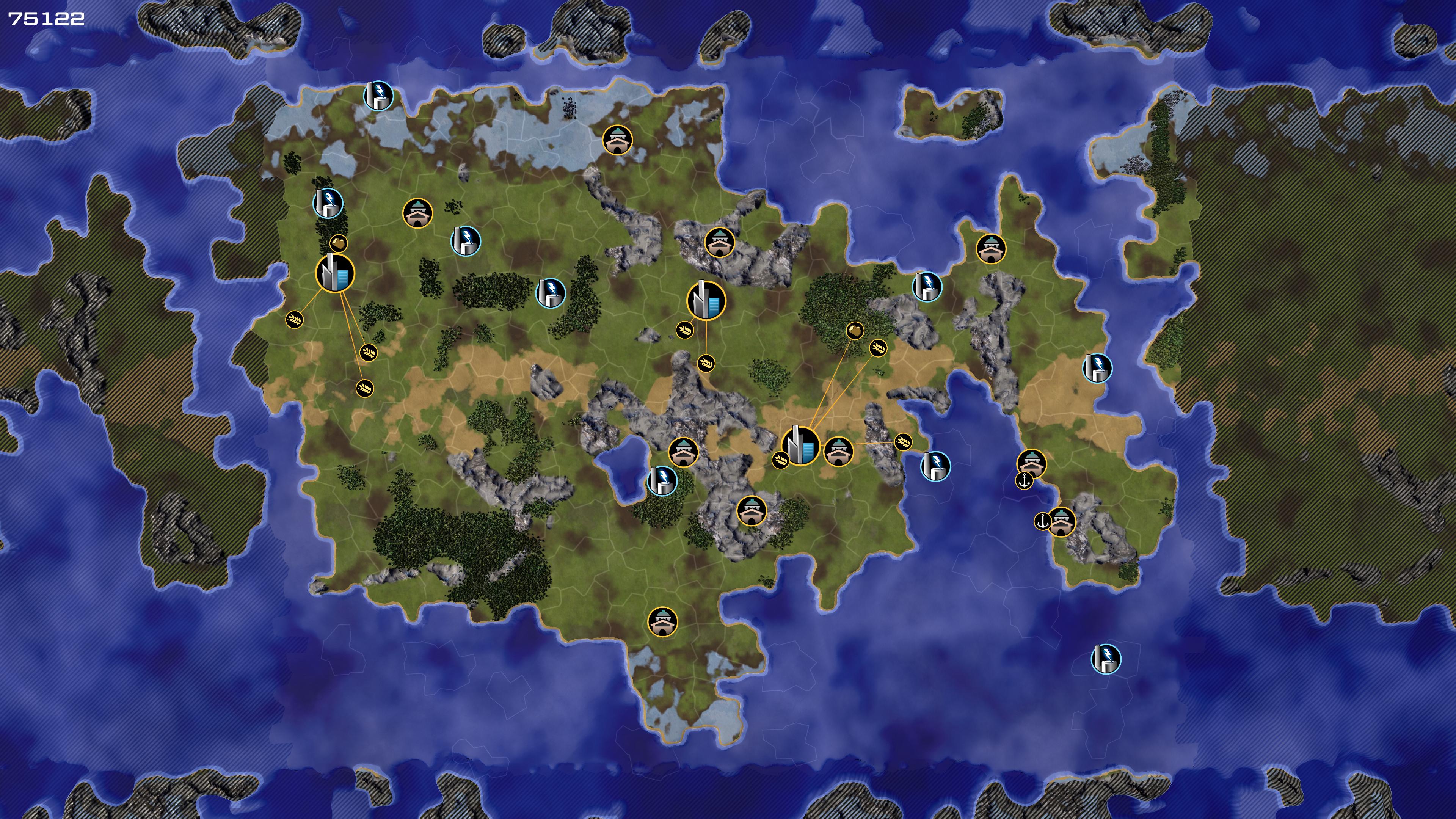The height and width of the screenshot is (819, 1456).
Task: Select the domed building marker touching a city icon
Action: coord(838,452)
